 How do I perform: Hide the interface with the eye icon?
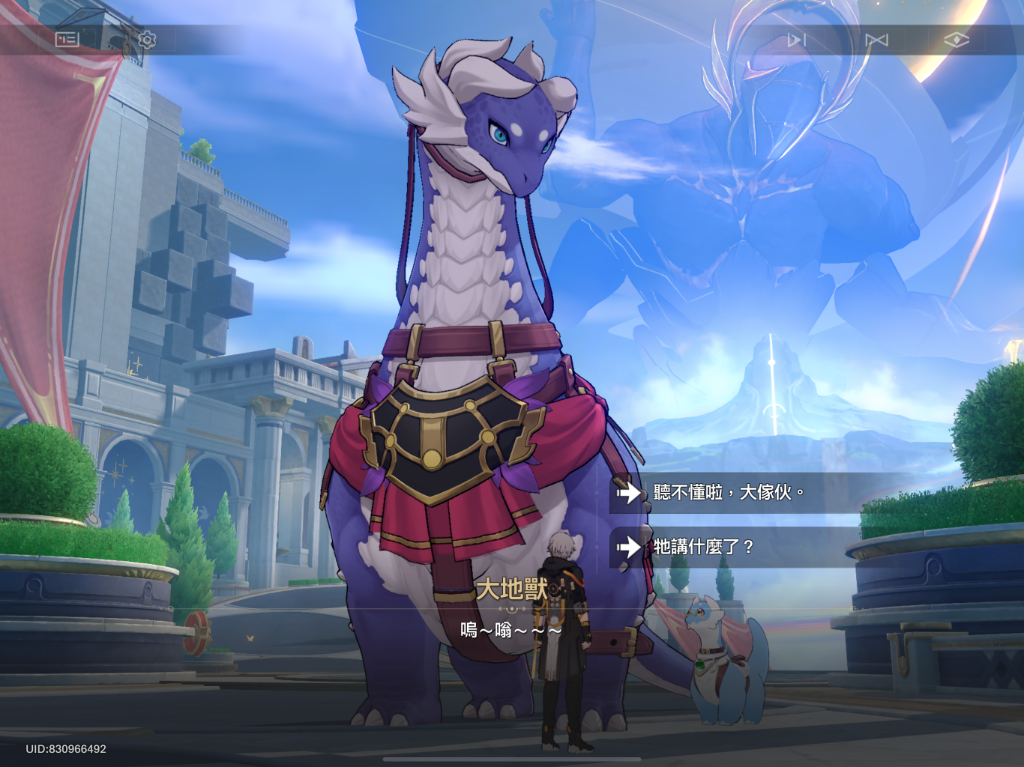pyautogui.click(x=957, y=40)
